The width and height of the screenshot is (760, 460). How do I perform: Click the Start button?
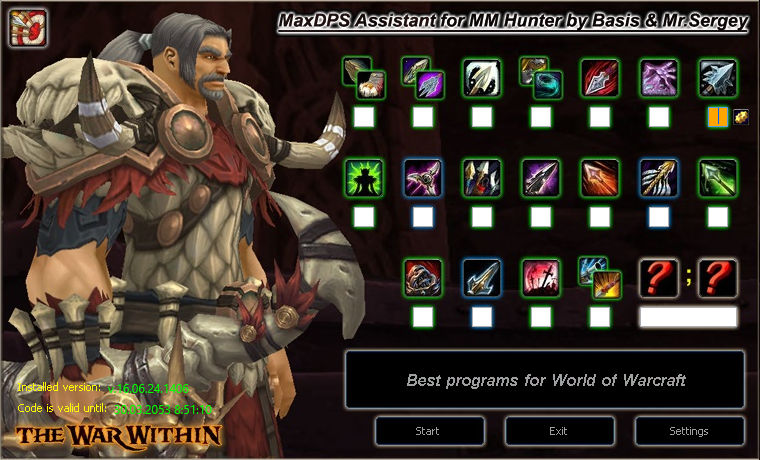[427, 431]
